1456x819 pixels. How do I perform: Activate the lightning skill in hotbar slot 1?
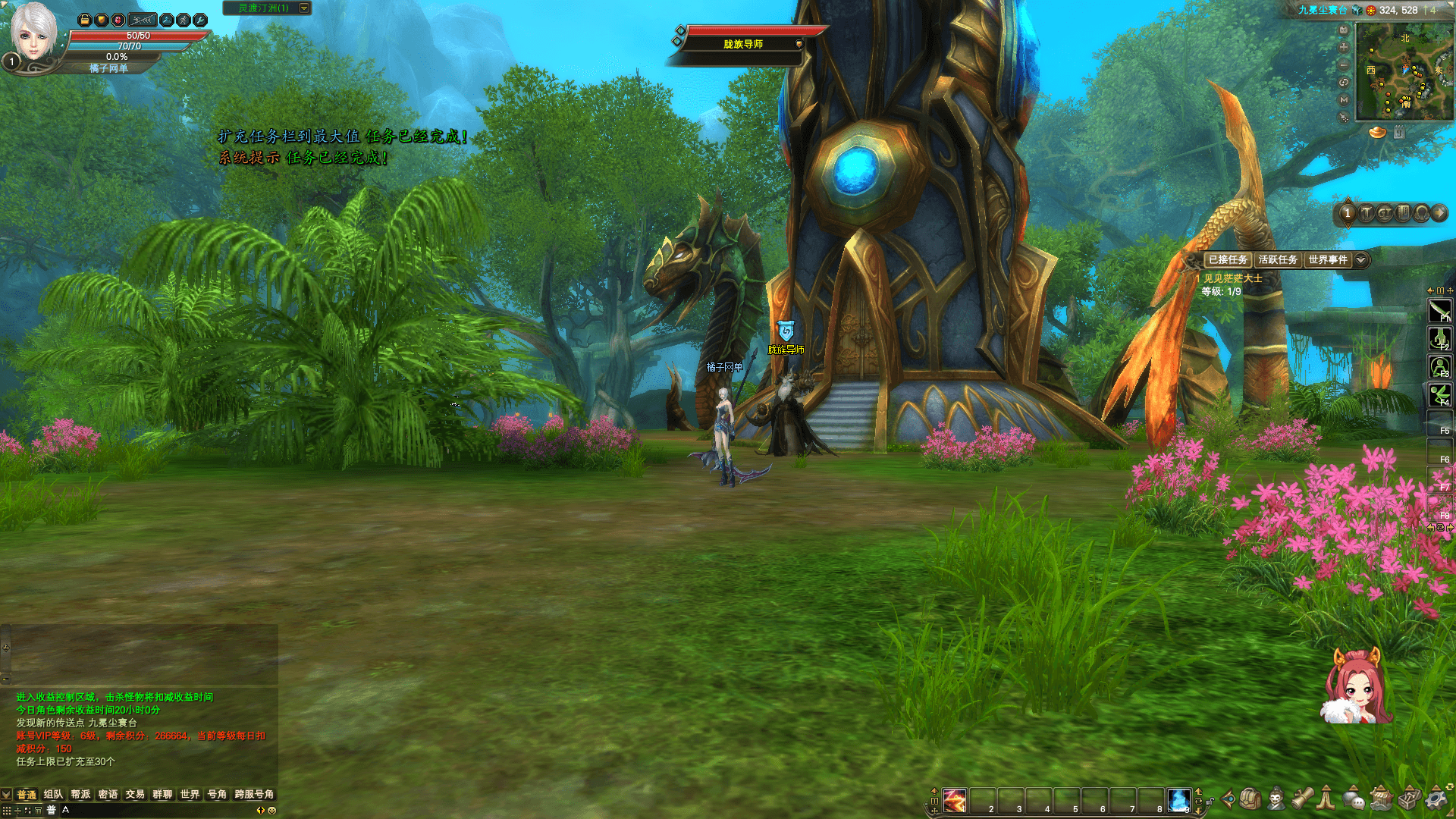(955, 800)
